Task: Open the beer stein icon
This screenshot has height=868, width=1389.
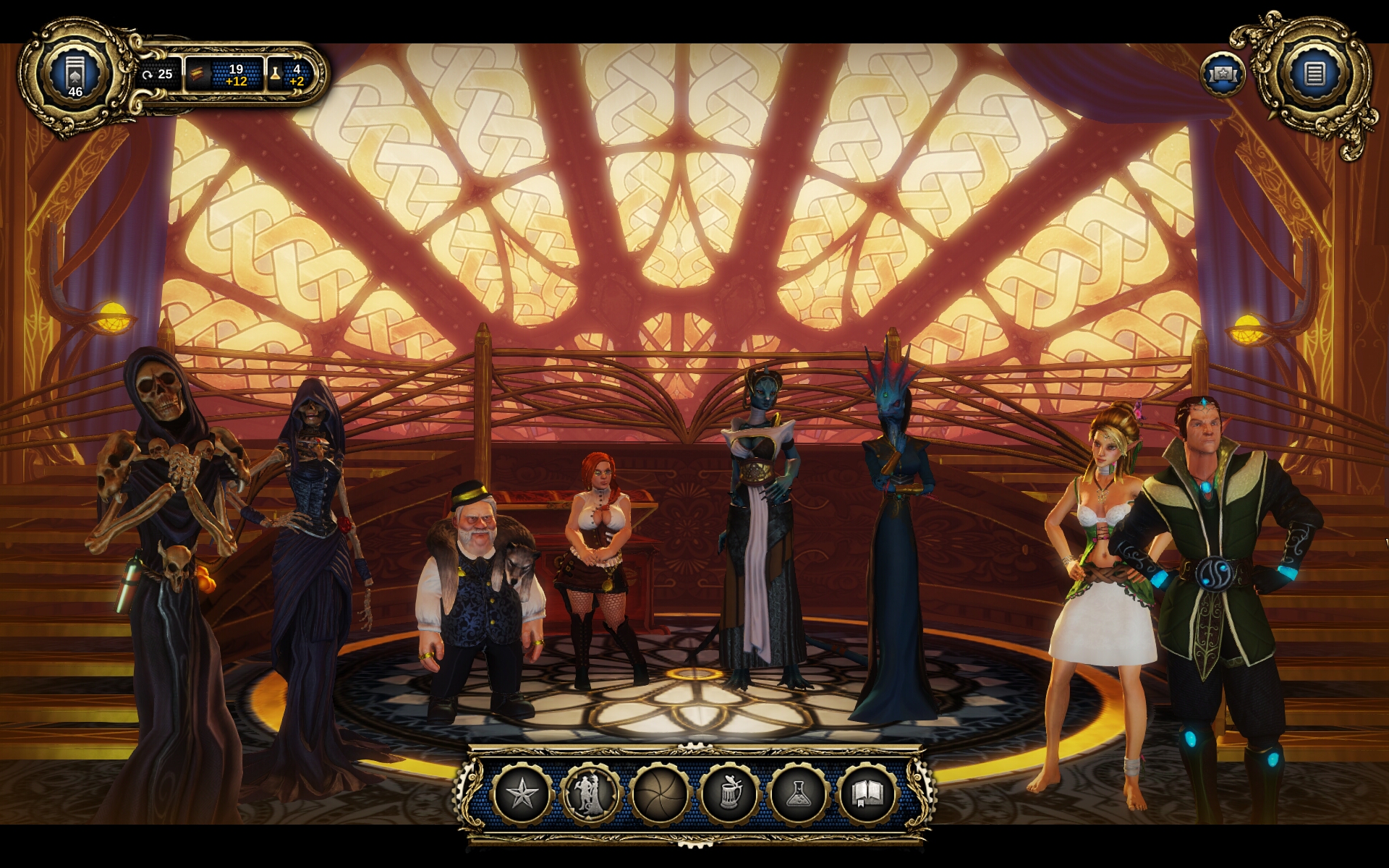Action: point(729,794)
